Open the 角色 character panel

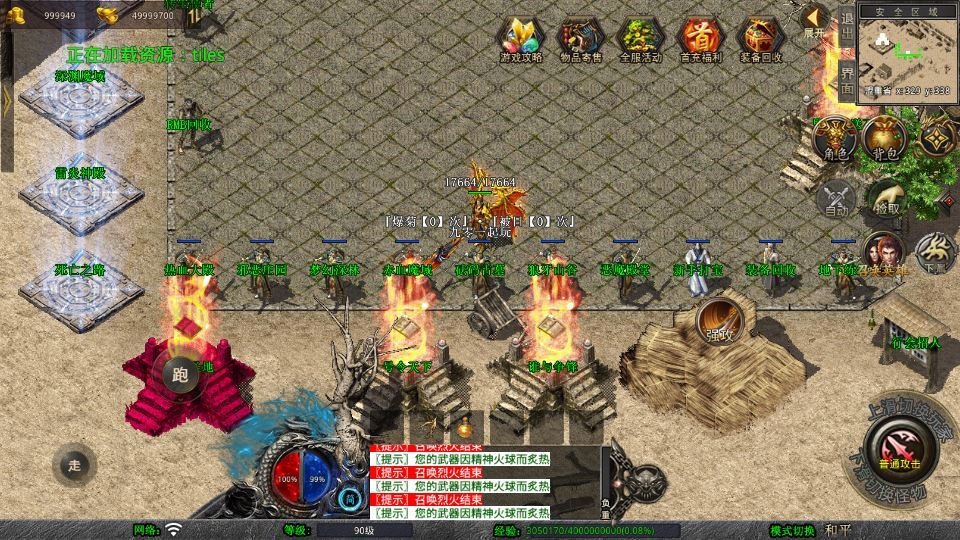coord(836,138)
